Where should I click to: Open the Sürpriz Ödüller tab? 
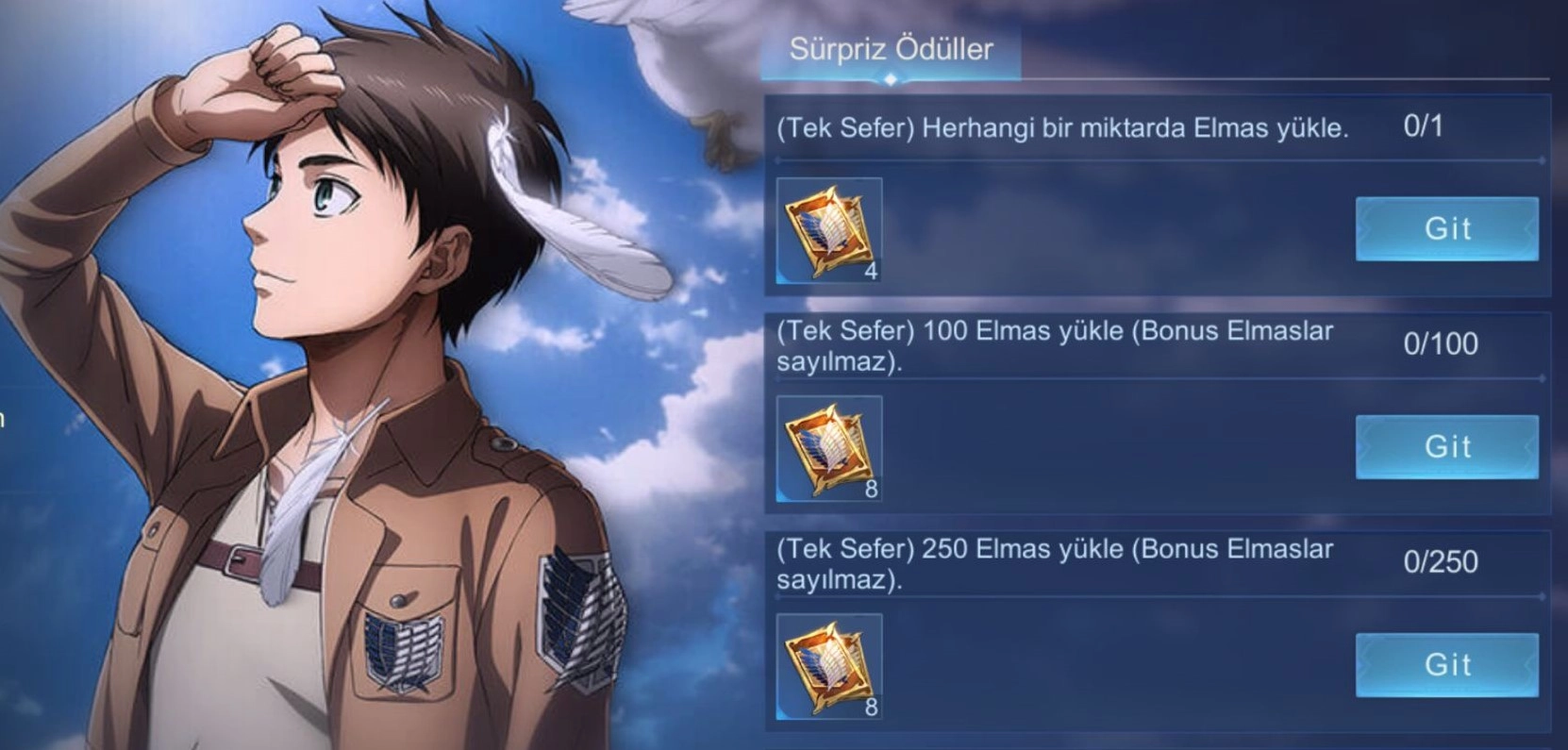(x=891, y=50)
